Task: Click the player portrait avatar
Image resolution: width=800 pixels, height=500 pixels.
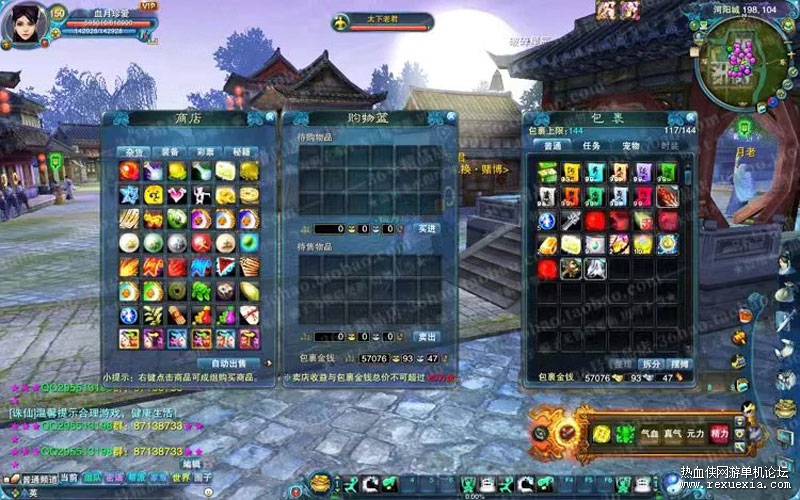Action: coord(24,24)
